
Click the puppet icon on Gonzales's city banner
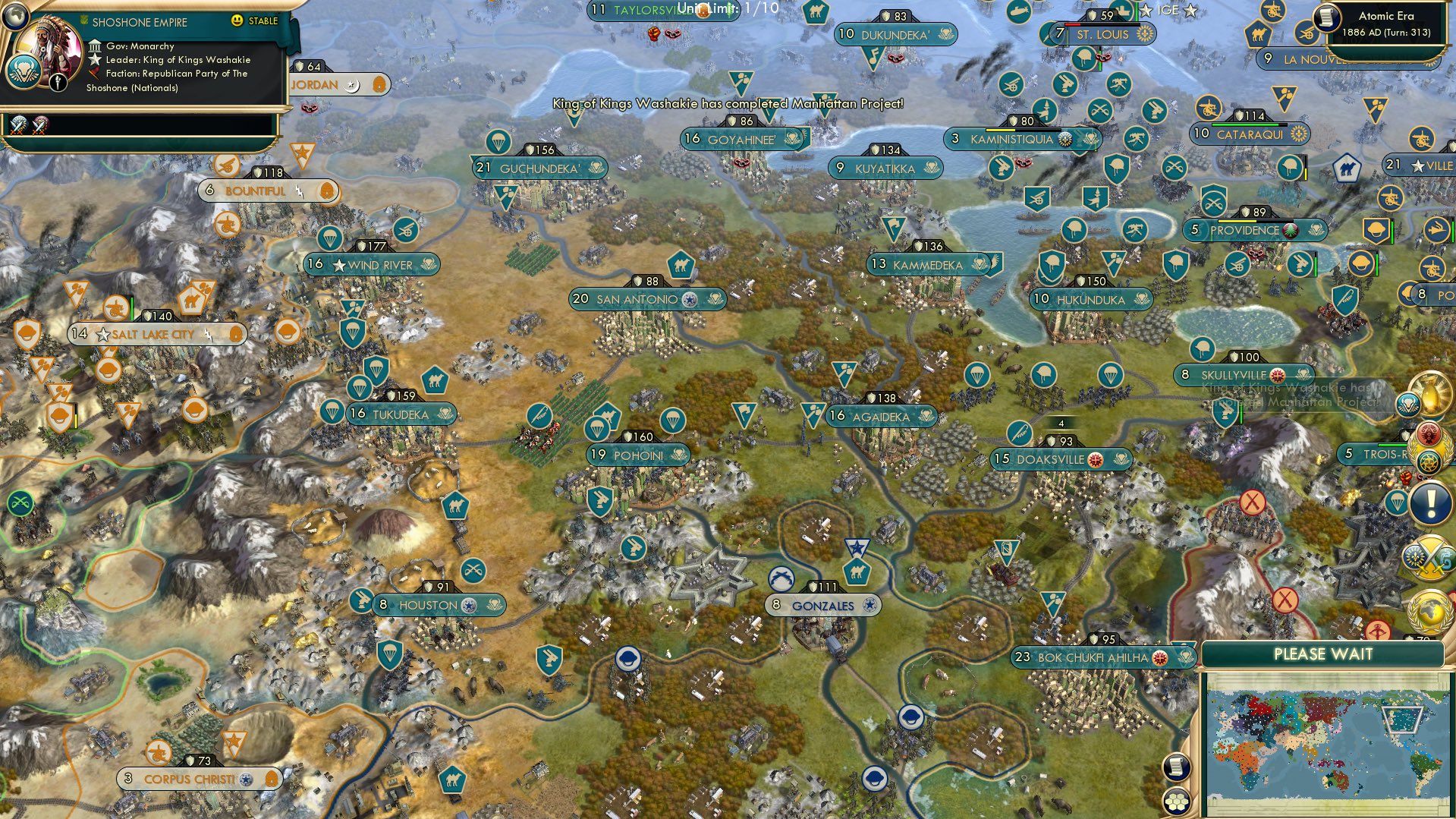(870, 605)
